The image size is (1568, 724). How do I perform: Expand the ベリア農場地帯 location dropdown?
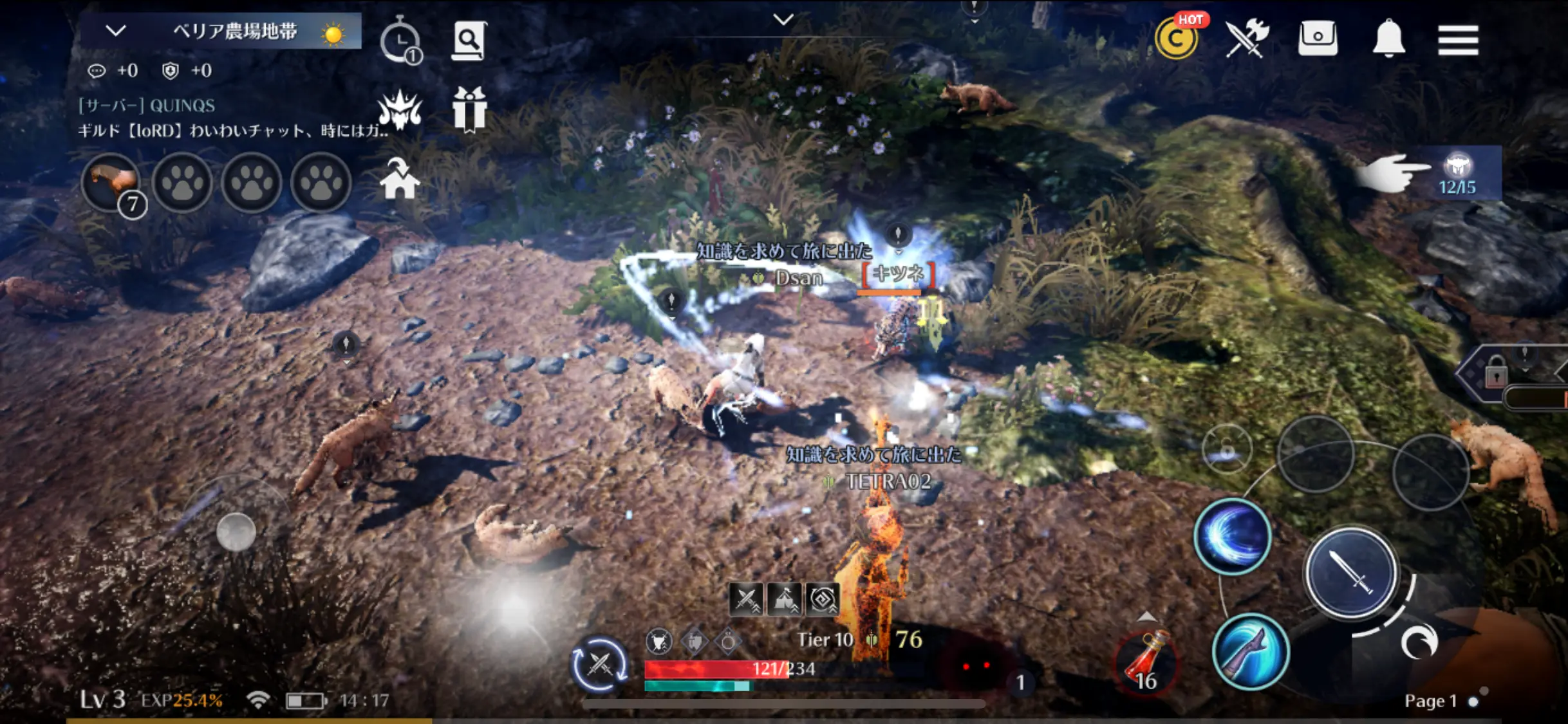point(116,30)
